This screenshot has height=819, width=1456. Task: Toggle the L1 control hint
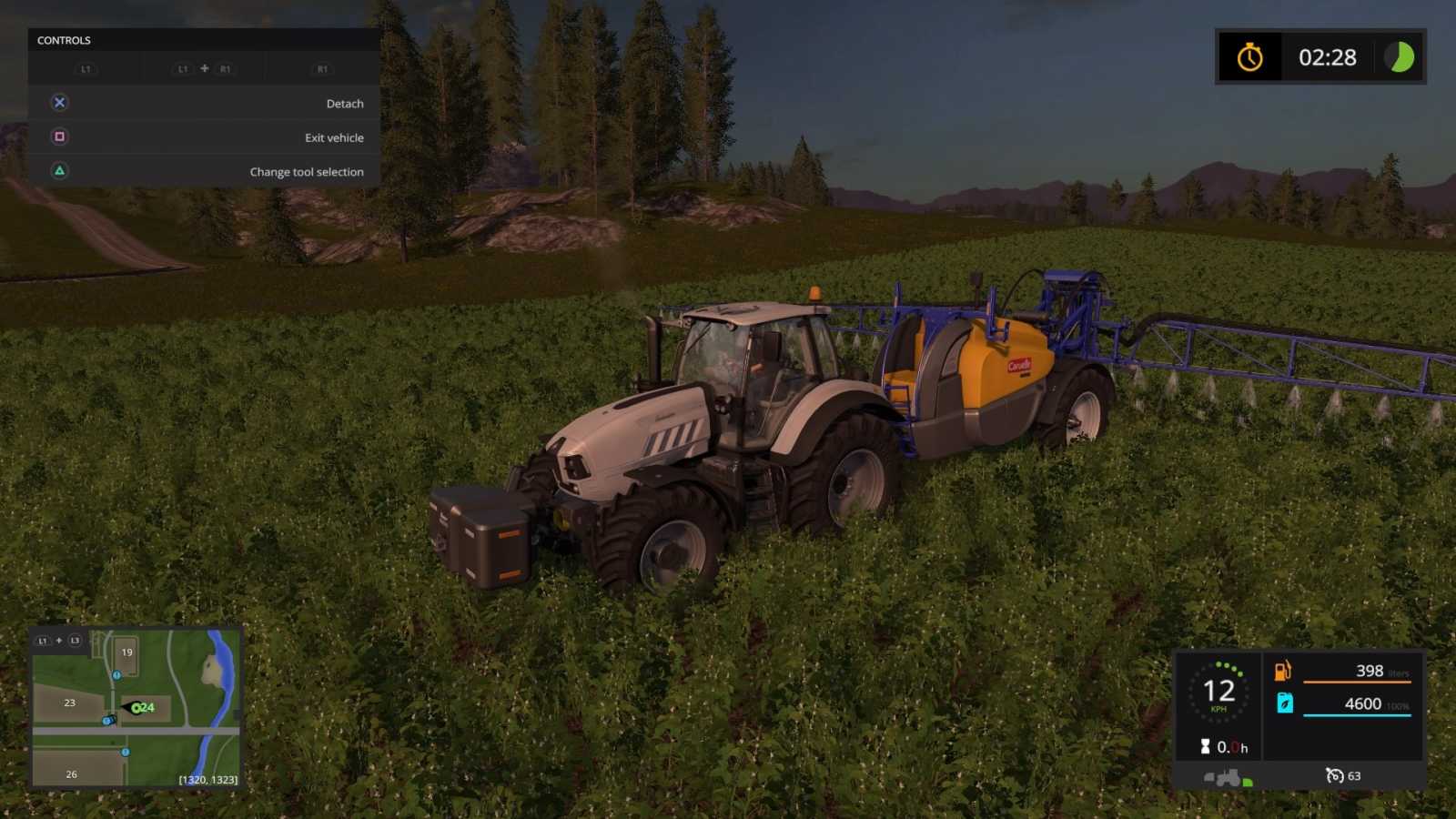click(x=86, y=68)
